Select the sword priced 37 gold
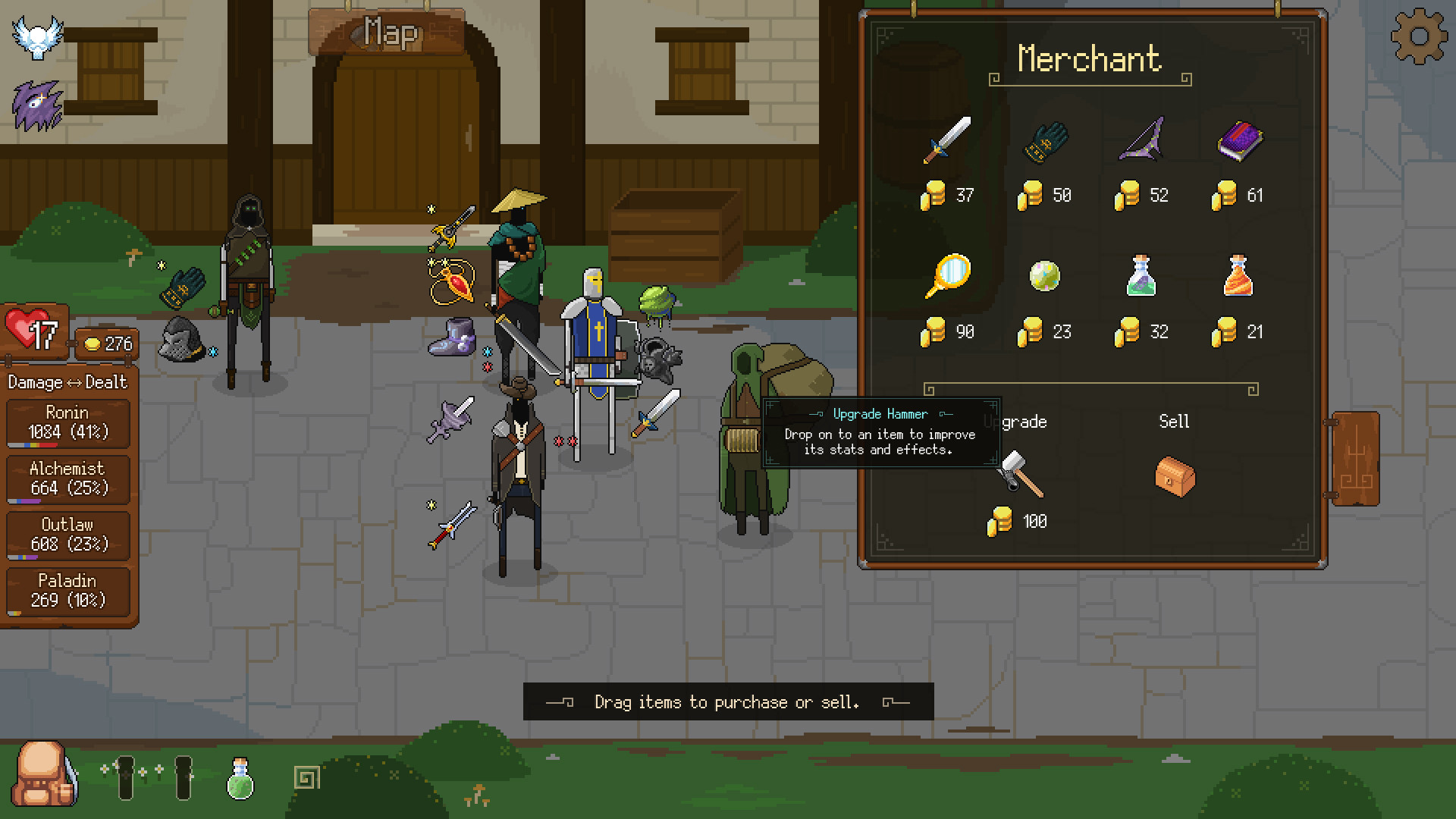The width and height of the screenshot is (1456, 819). point(947,140)
